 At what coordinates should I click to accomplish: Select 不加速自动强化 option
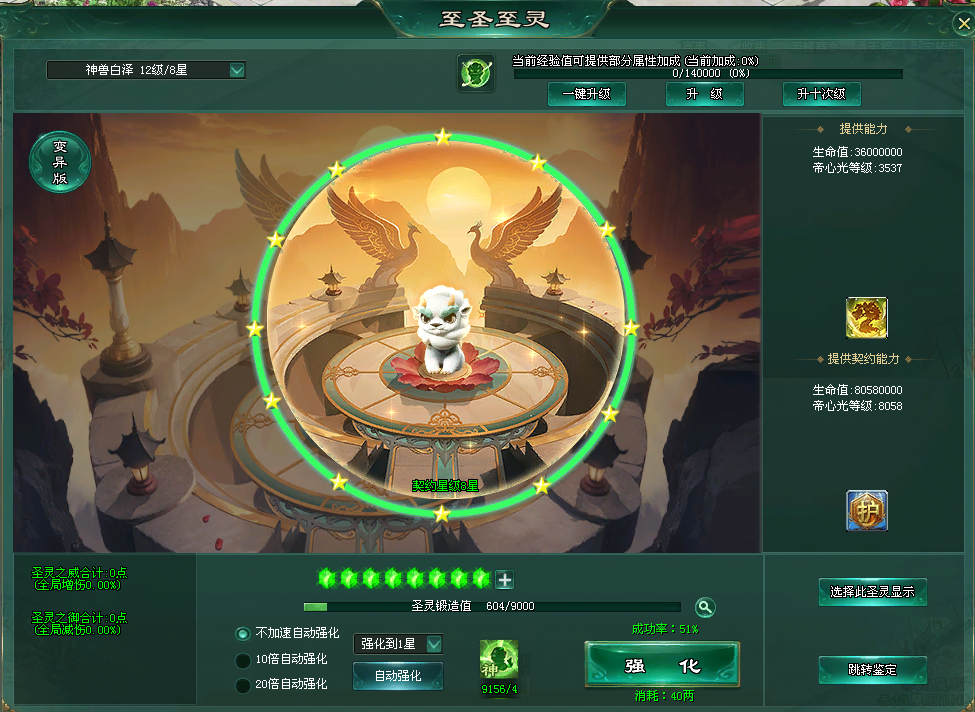(242, 633)
